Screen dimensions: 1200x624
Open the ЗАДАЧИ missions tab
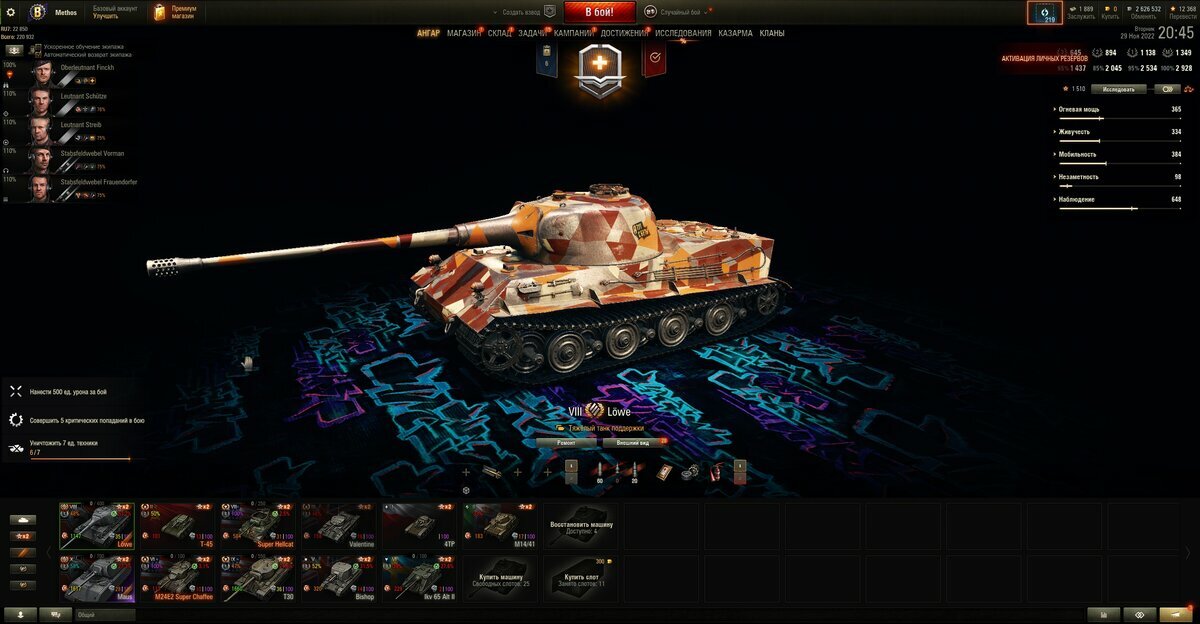click(x=533, y=33)
